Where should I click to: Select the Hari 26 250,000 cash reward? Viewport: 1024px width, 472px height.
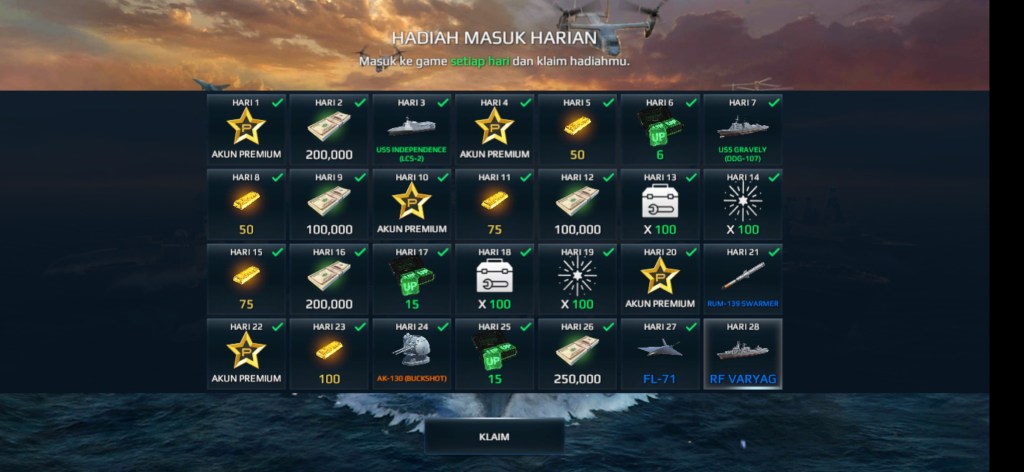click(x=577, y=354)
